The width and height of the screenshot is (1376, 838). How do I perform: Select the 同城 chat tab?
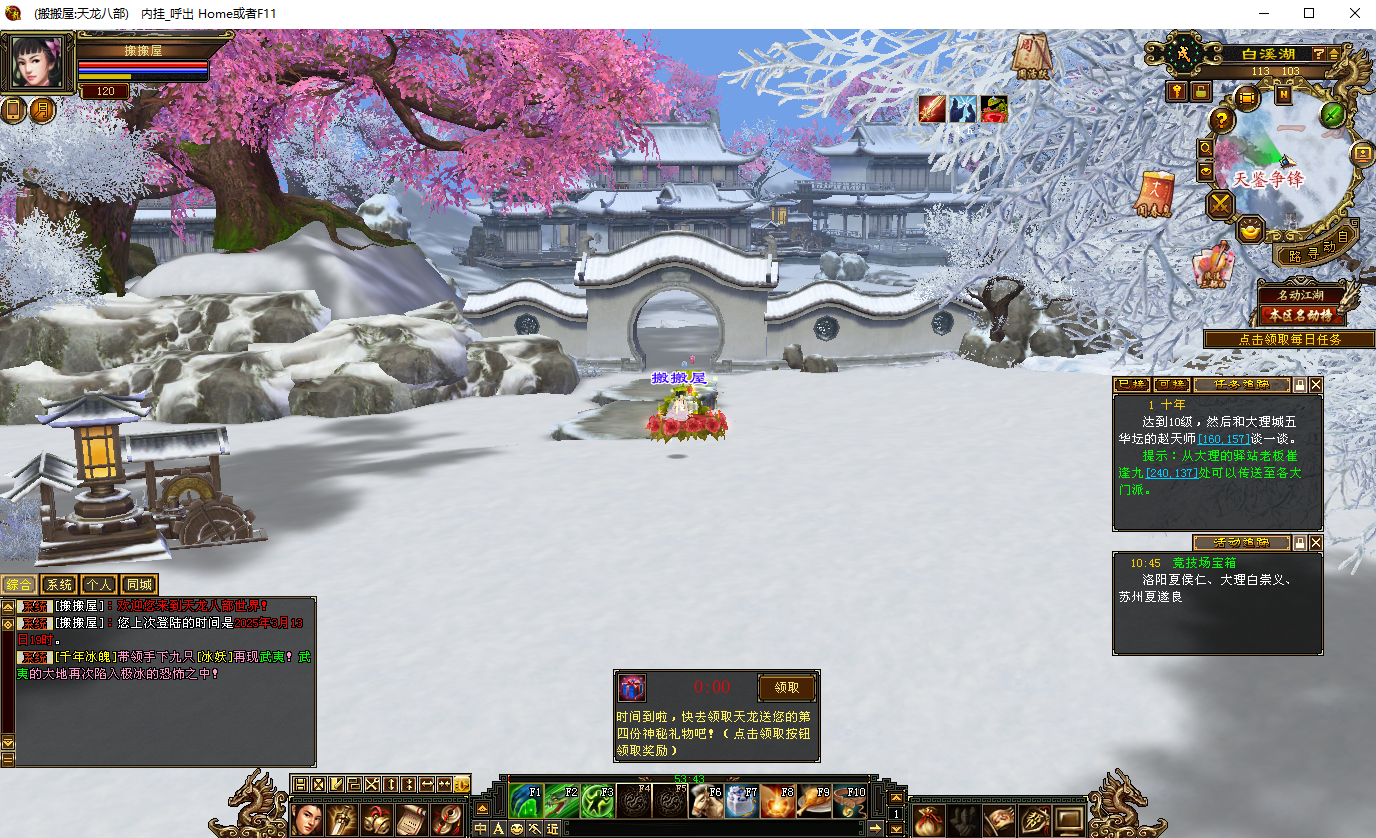(139, 585)
